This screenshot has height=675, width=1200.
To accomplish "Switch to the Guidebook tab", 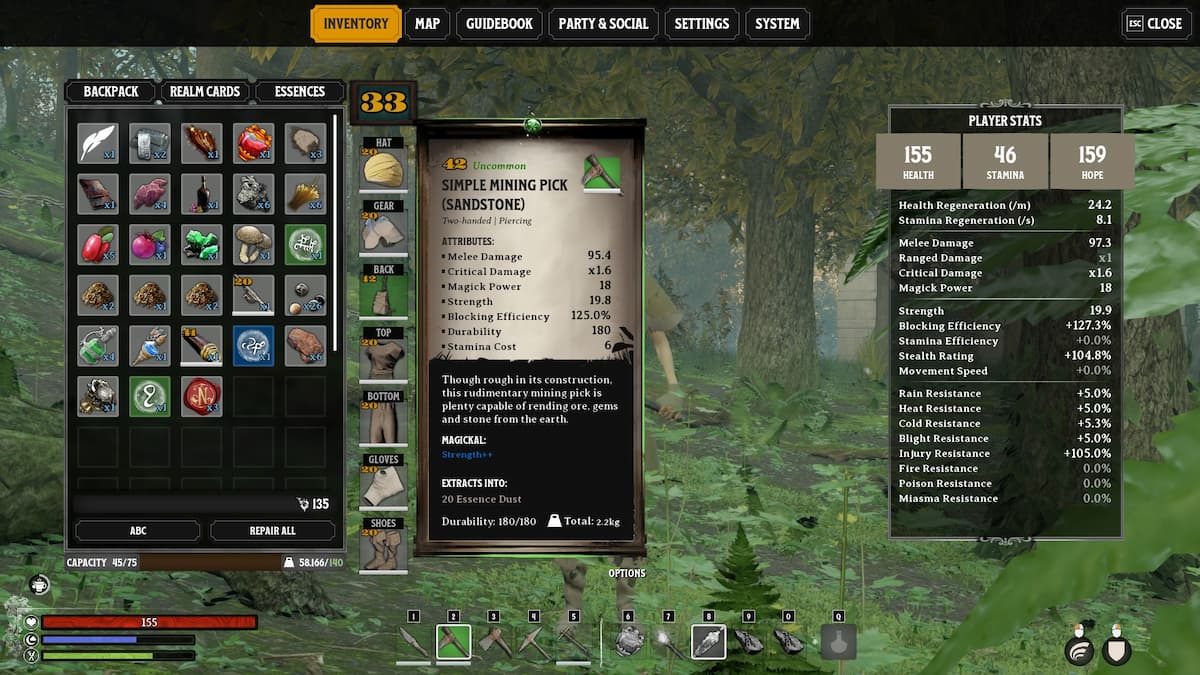I will point(499,24).
